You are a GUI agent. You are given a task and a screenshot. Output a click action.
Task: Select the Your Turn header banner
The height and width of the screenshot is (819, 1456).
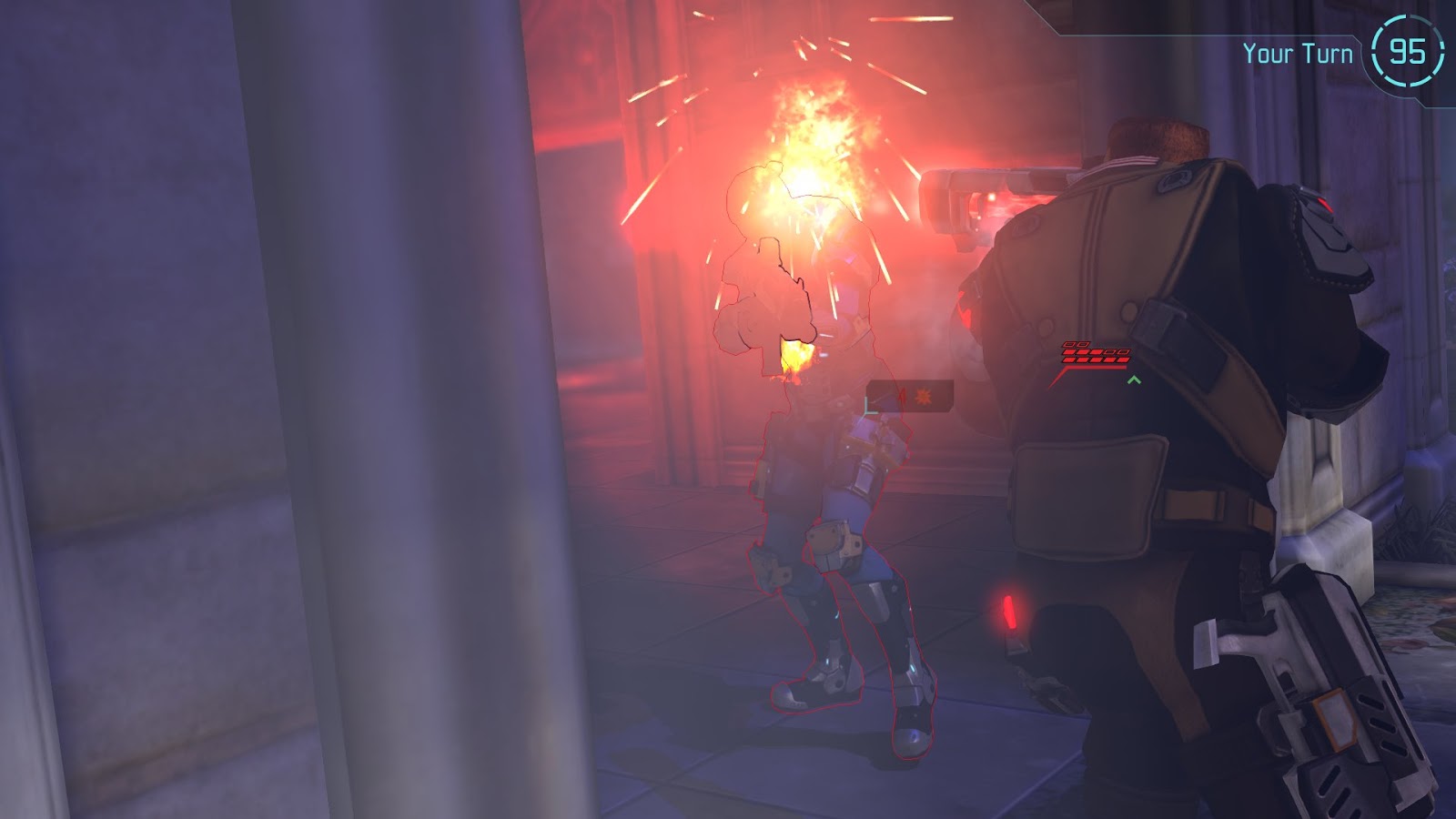pos(1296,53)
